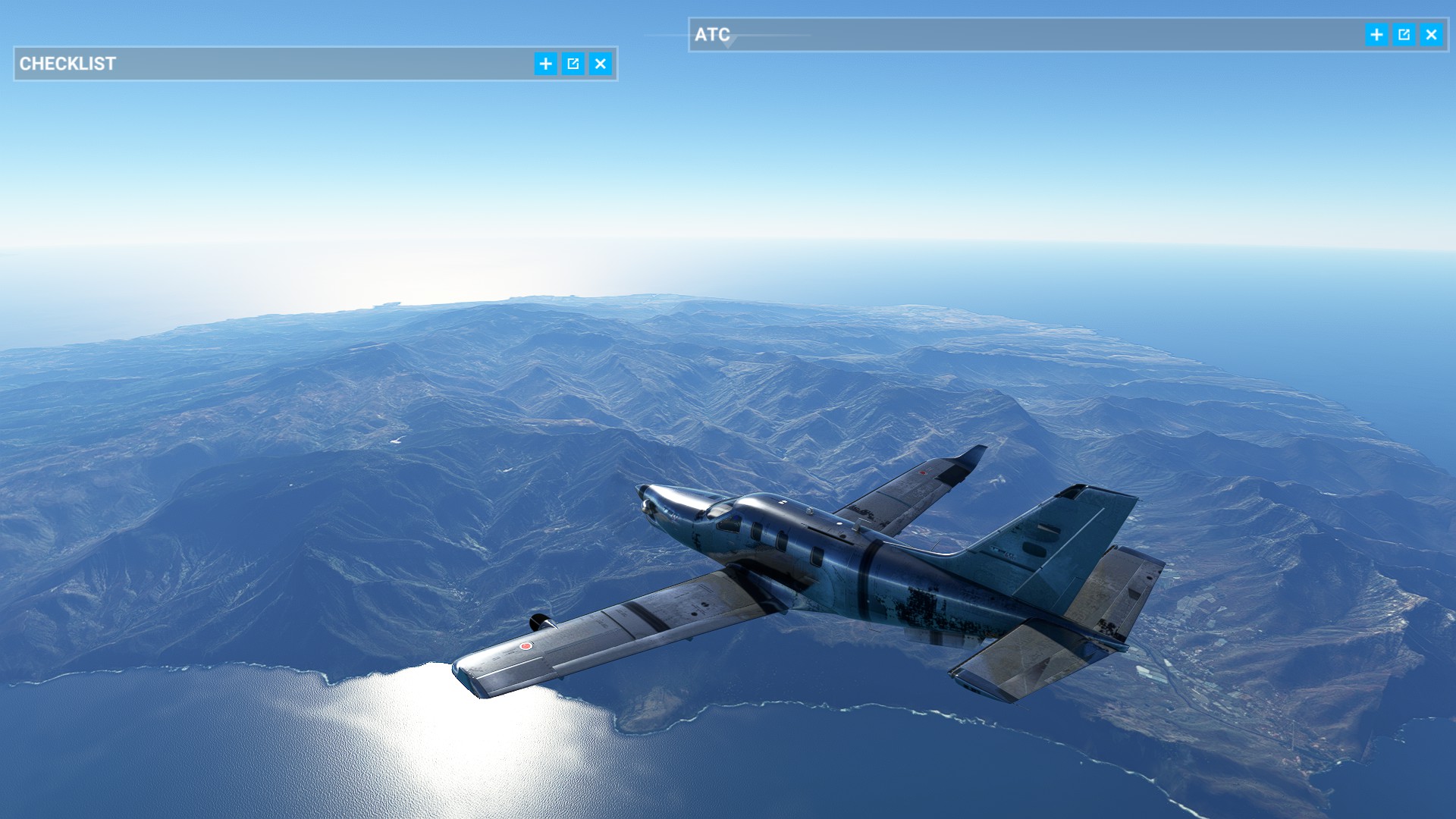Pop out the Checklist panel window
1456x819 pixels.
coord(573,64)
